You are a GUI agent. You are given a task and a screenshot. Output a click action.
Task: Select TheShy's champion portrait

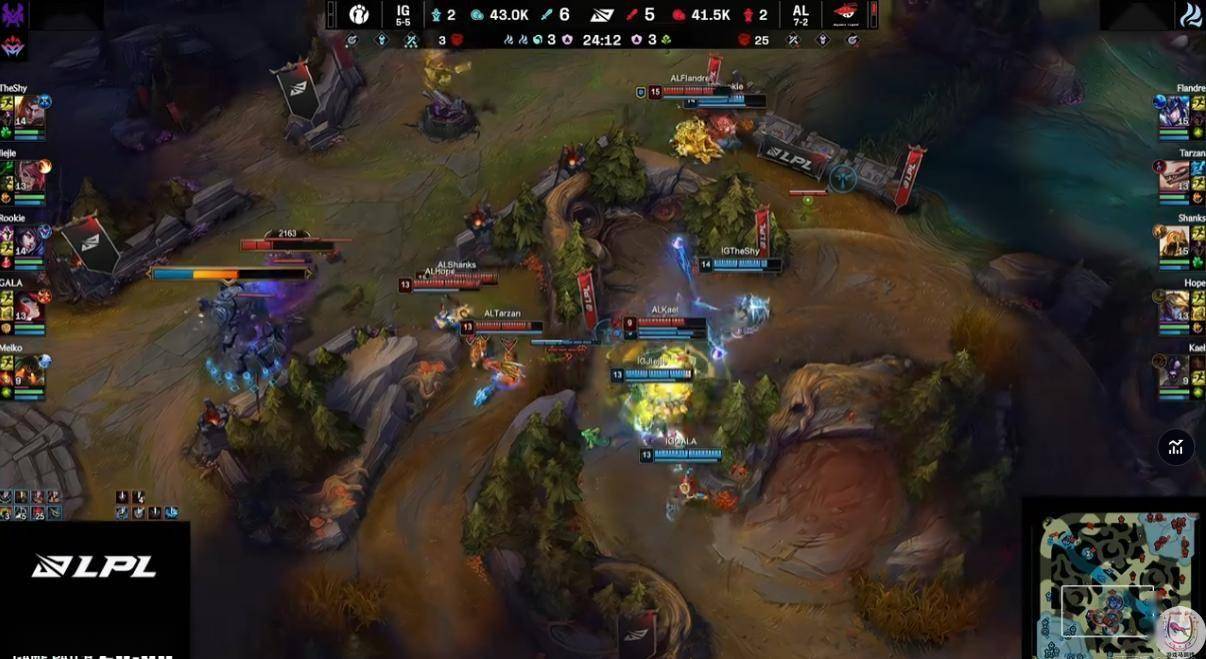tap(28, 111)
